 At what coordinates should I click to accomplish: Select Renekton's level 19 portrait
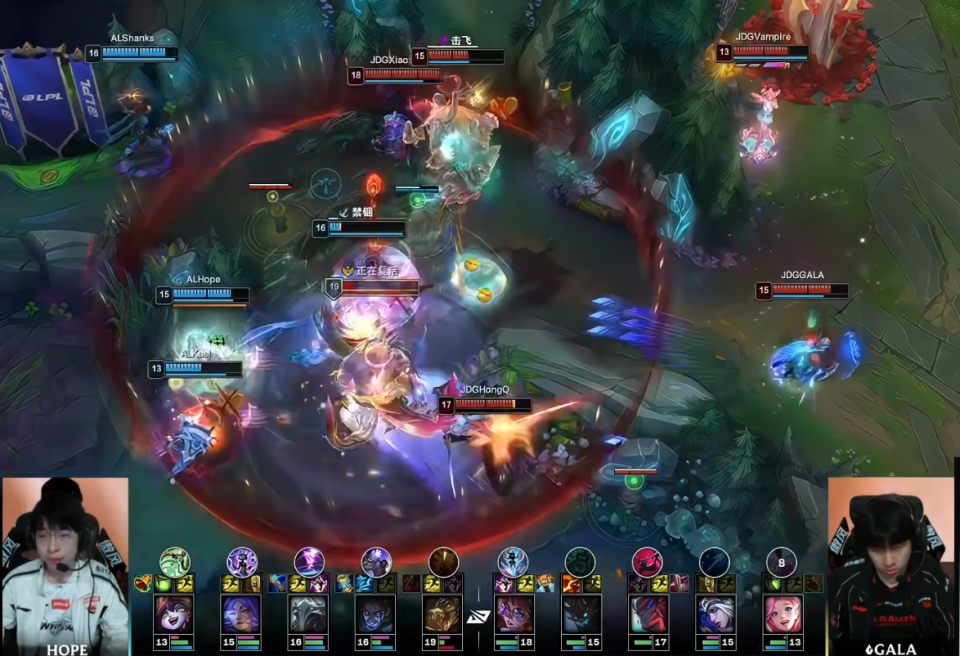(442, 614)
